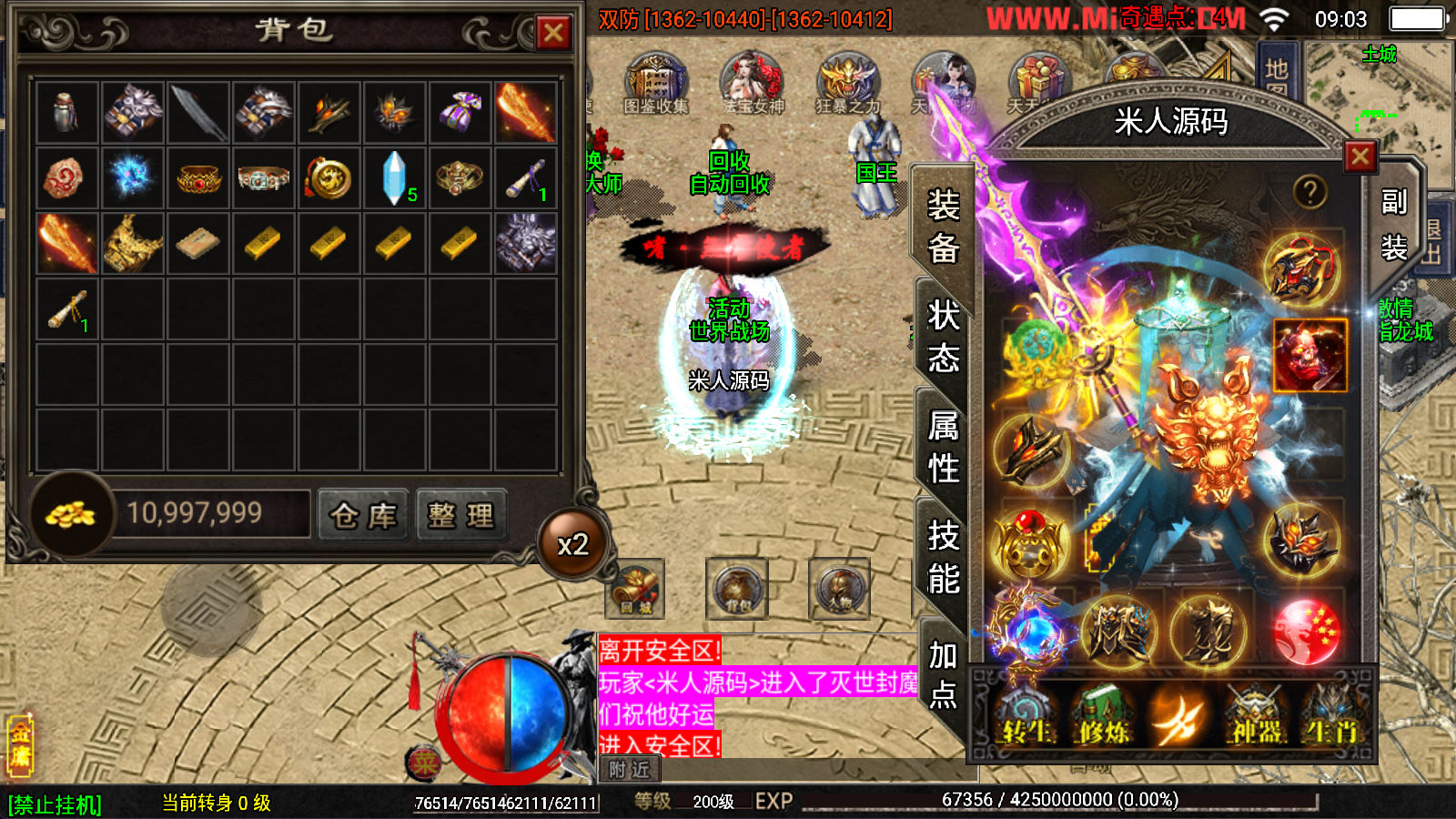This screenshot has height=819, width=1456.
Task: Open the 技能 skills tab
Action: [944, 557]
